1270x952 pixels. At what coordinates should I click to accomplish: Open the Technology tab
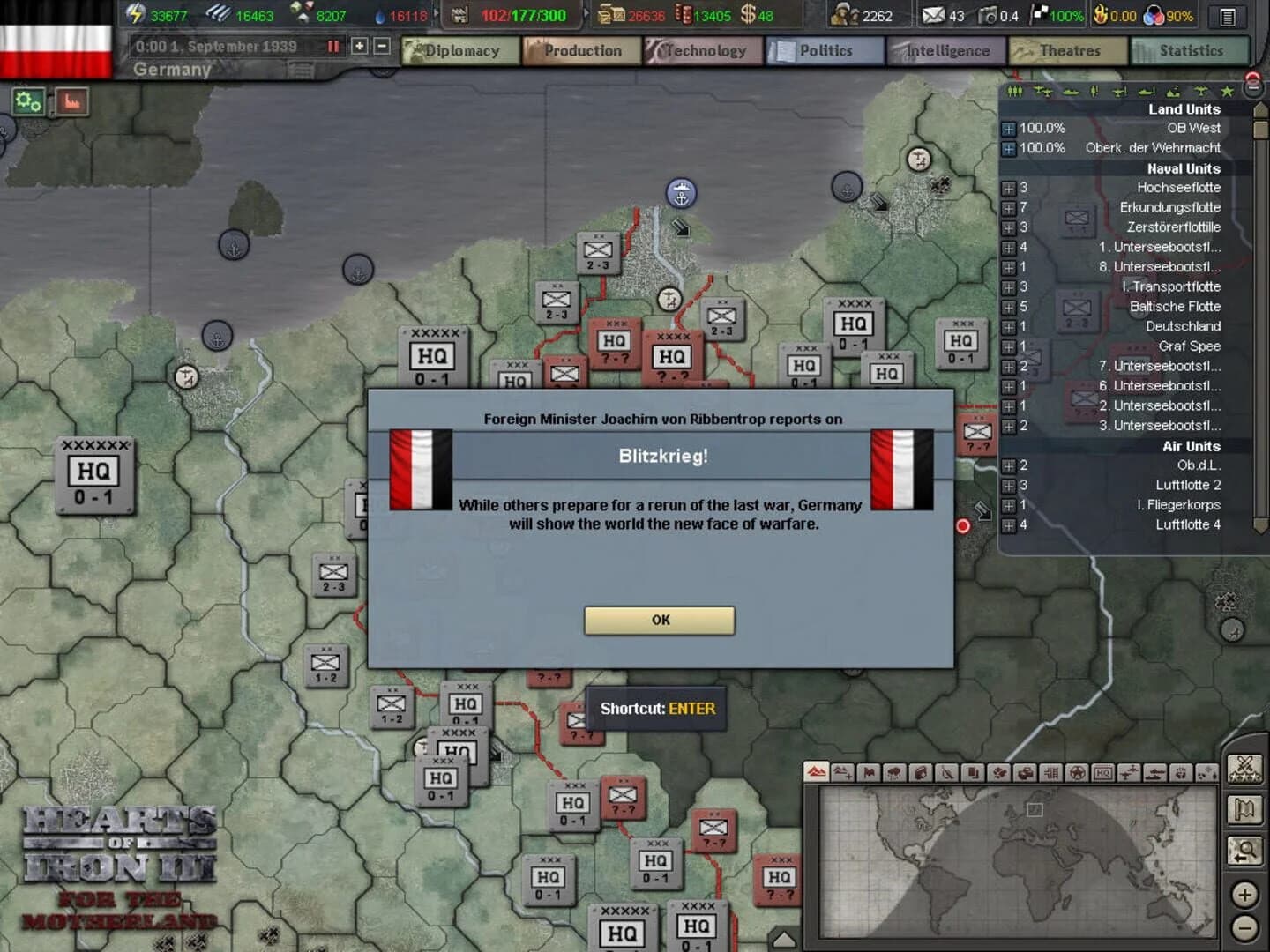pyautogui.click(x=703, y=51)
